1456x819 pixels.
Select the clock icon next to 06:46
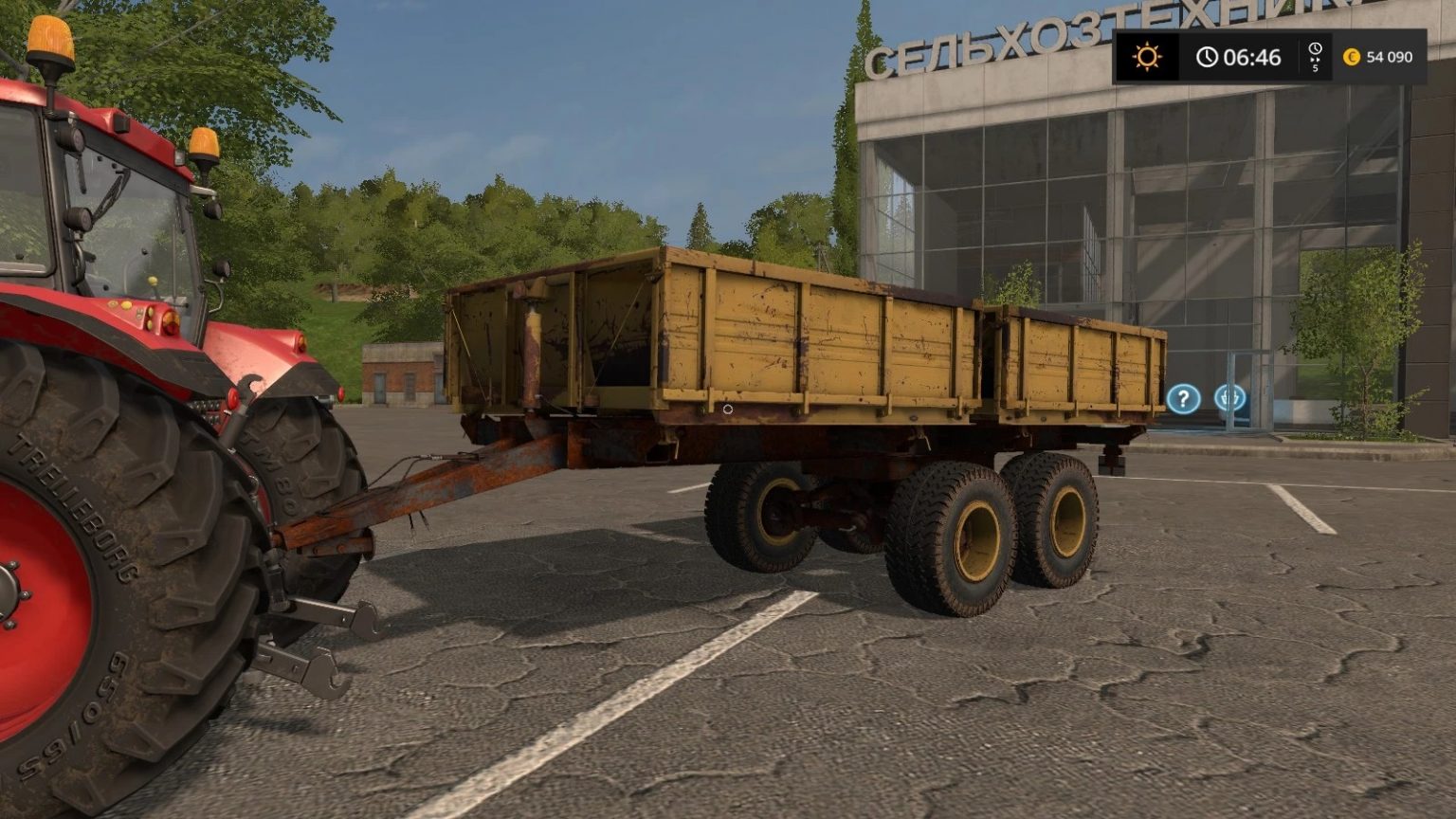point(1206,55)
